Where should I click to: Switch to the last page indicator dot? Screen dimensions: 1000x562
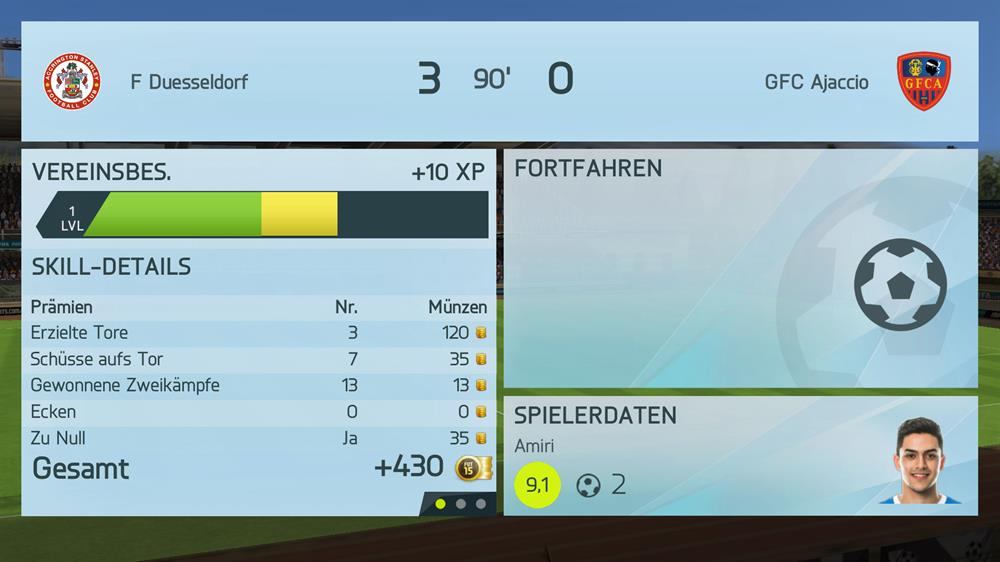pos(481,504)
